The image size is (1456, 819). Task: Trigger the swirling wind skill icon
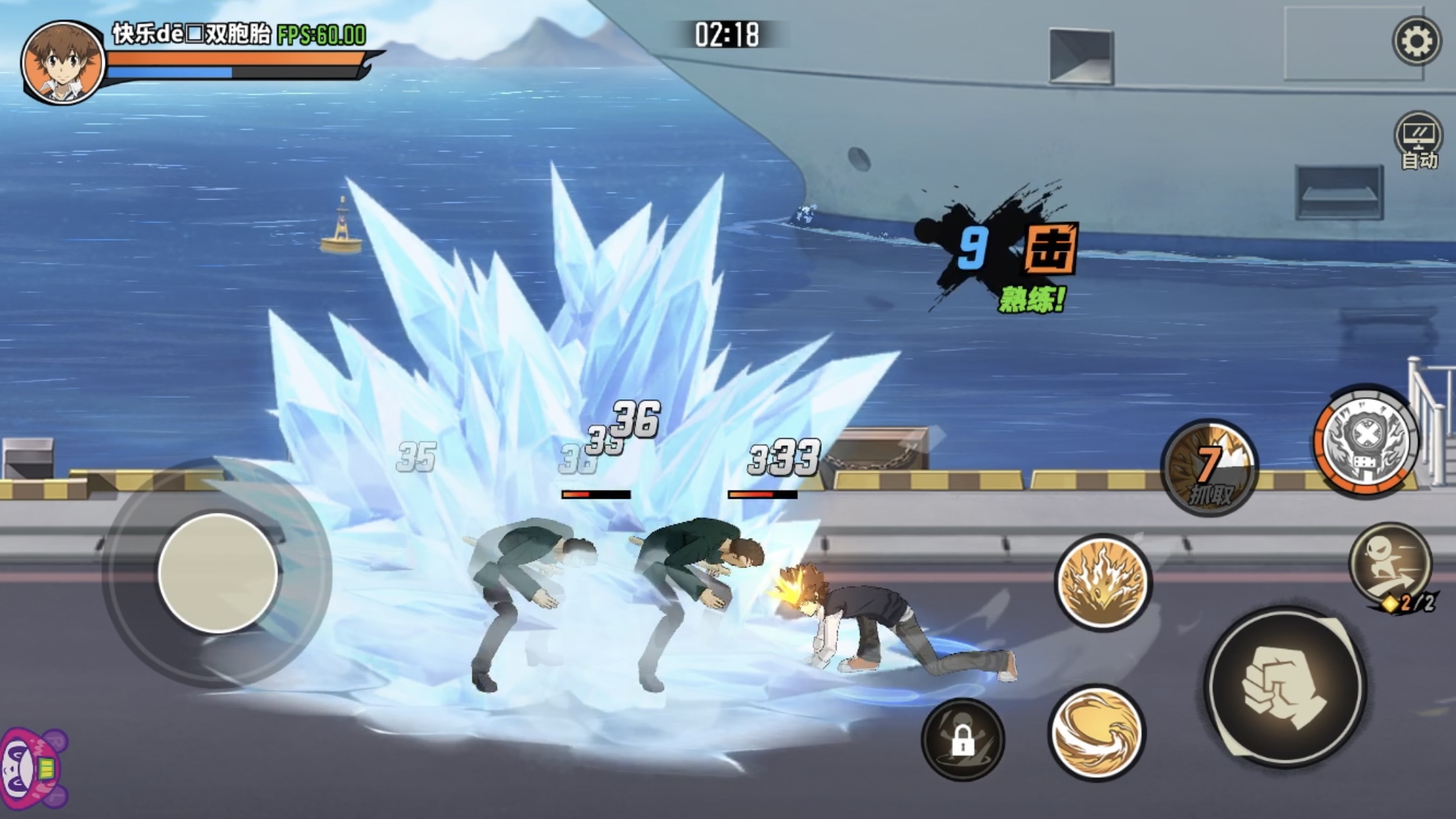[x=1096, y=732]
